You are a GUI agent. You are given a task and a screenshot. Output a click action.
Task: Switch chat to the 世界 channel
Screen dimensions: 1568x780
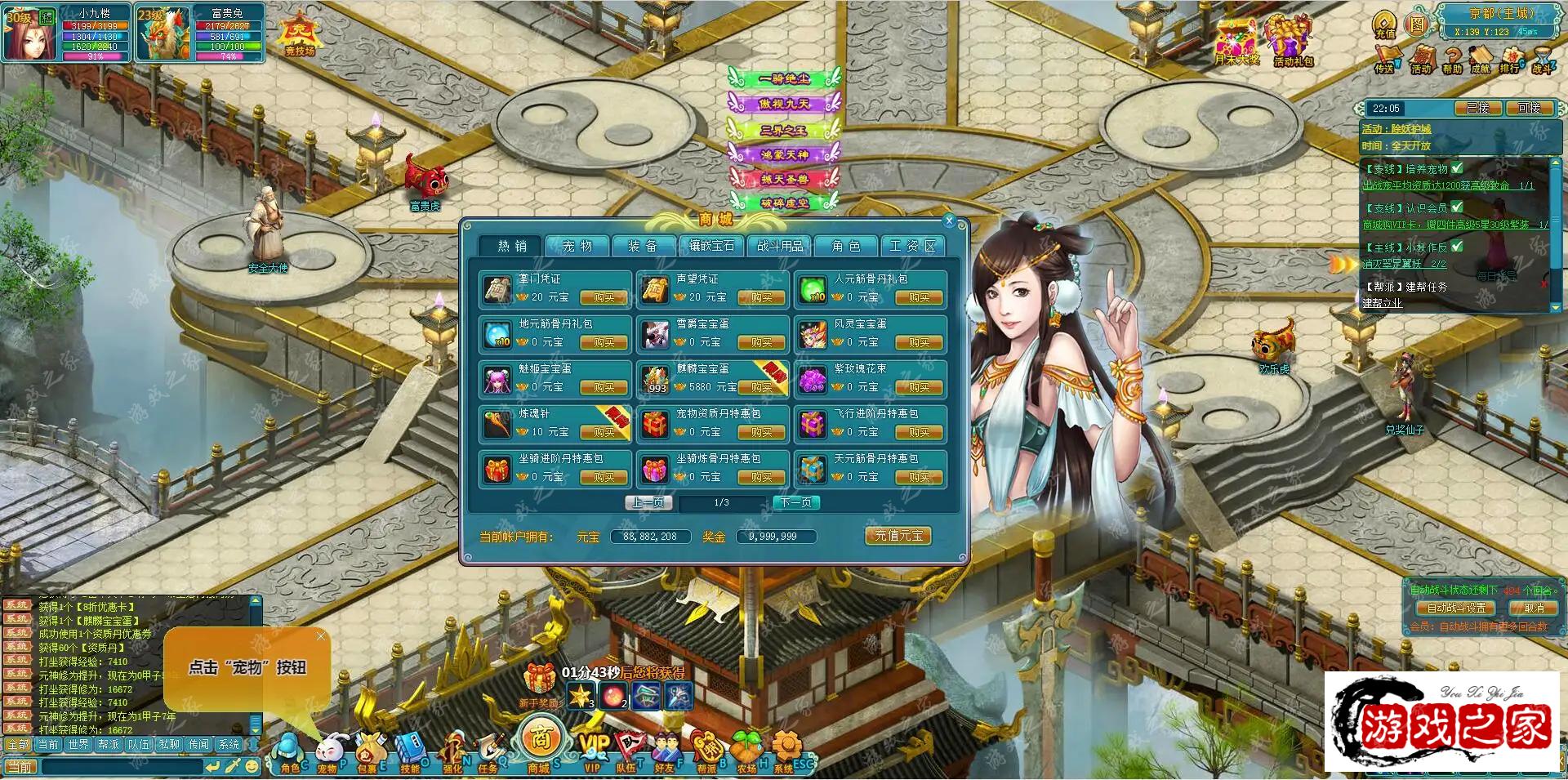point(78,745)
